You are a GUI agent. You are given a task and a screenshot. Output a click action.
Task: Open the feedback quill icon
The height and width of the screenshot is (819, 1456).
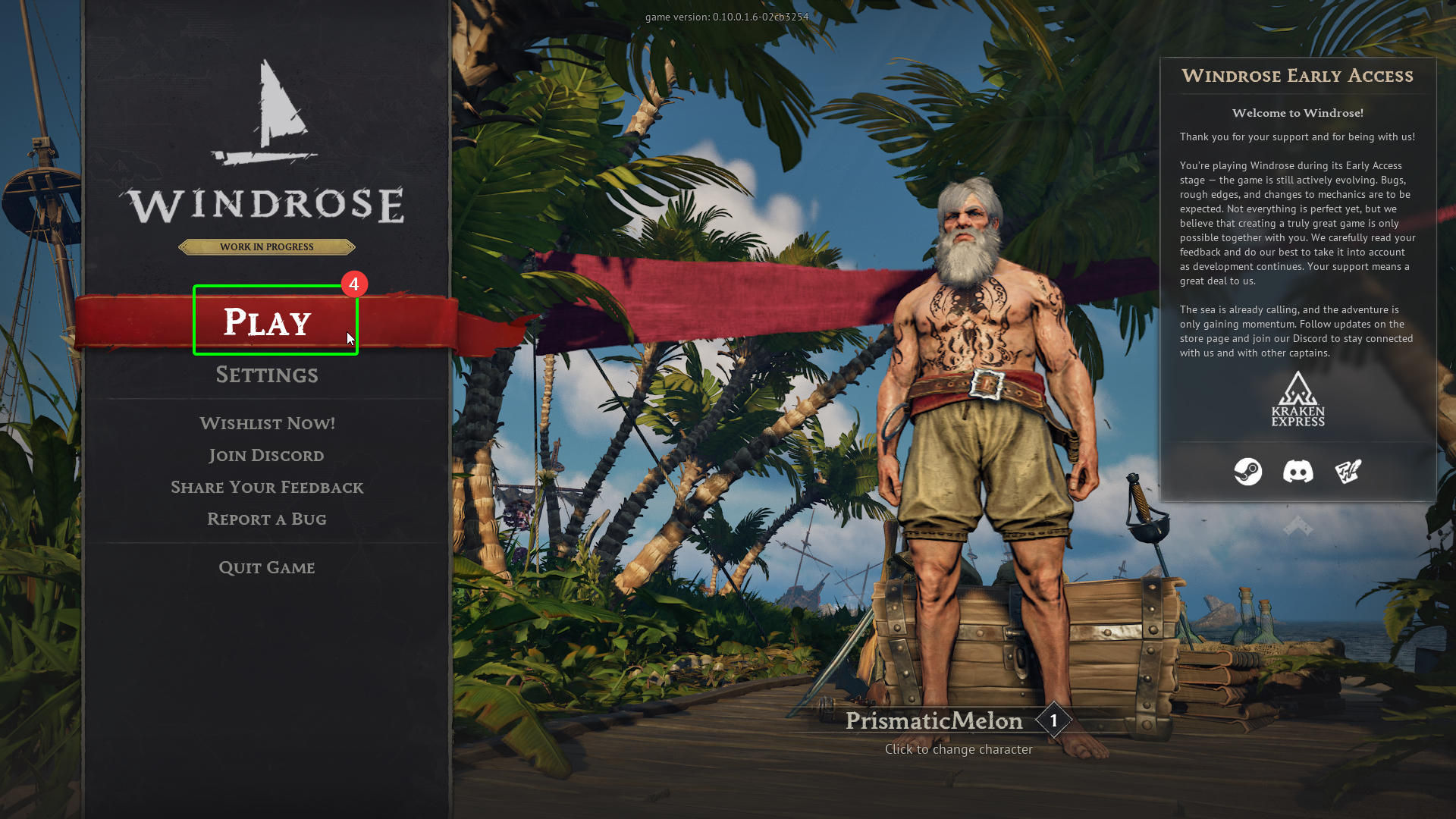(x=1348, y=471)
